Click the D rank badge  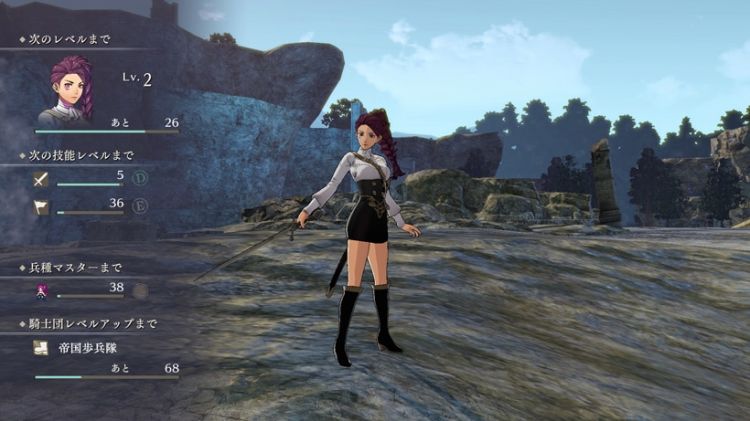pos(139,180)
